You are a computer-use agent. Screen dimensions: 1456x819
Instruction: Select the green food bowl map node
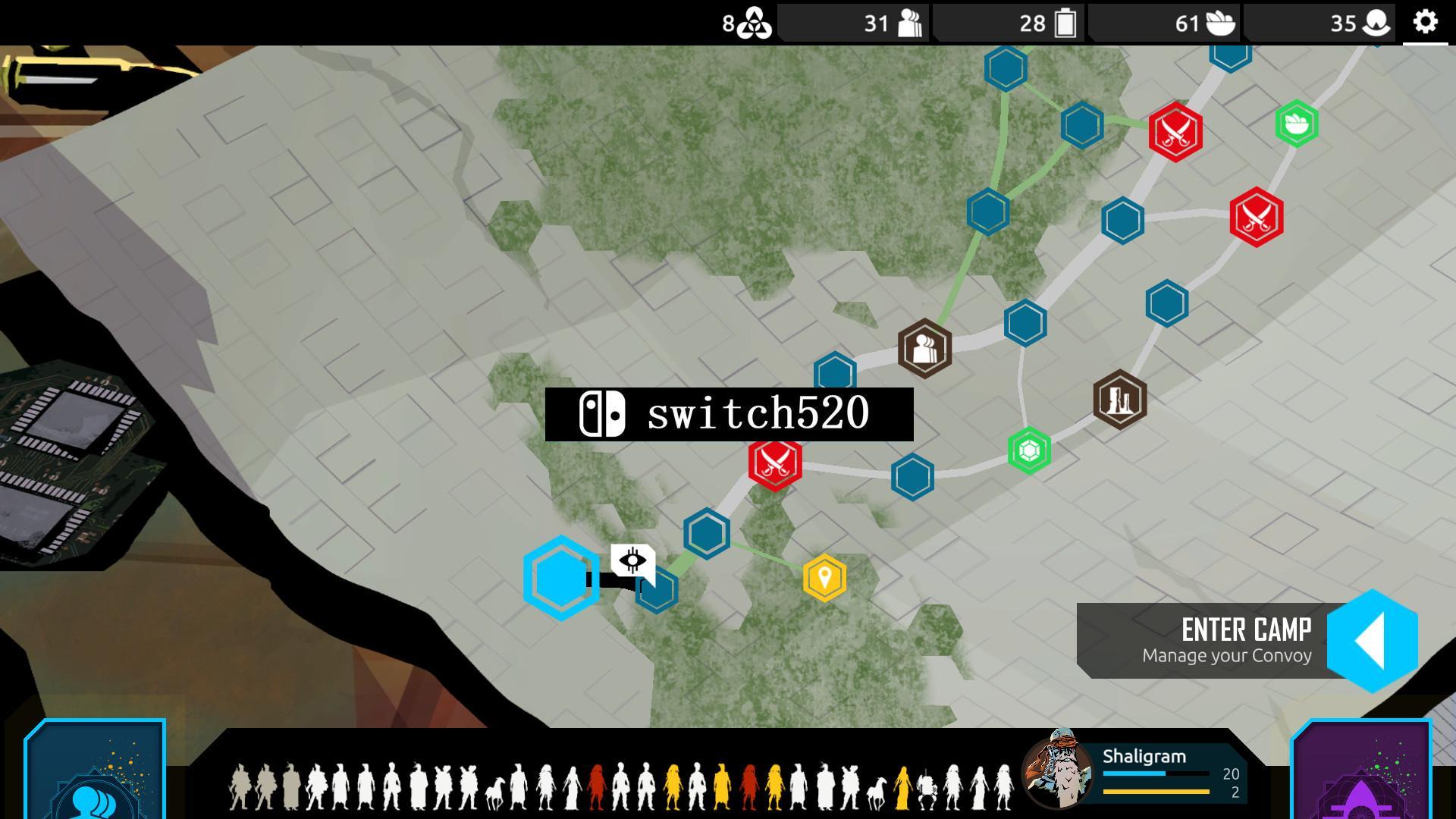[x=1297, y=123]
